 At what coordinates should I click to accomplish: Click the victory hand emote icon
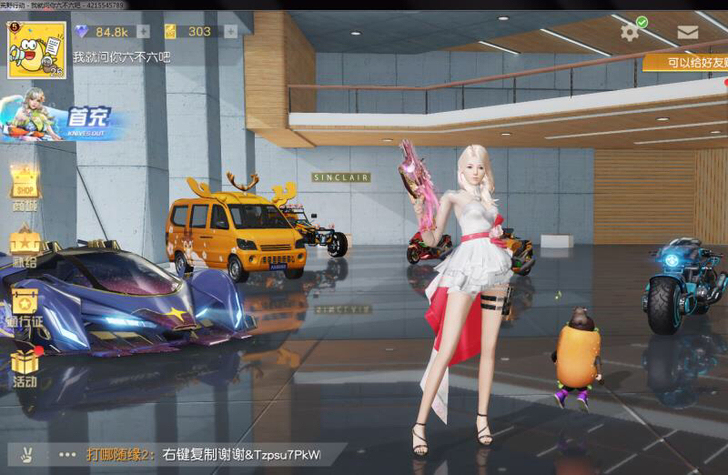click(x=27, y=454)
